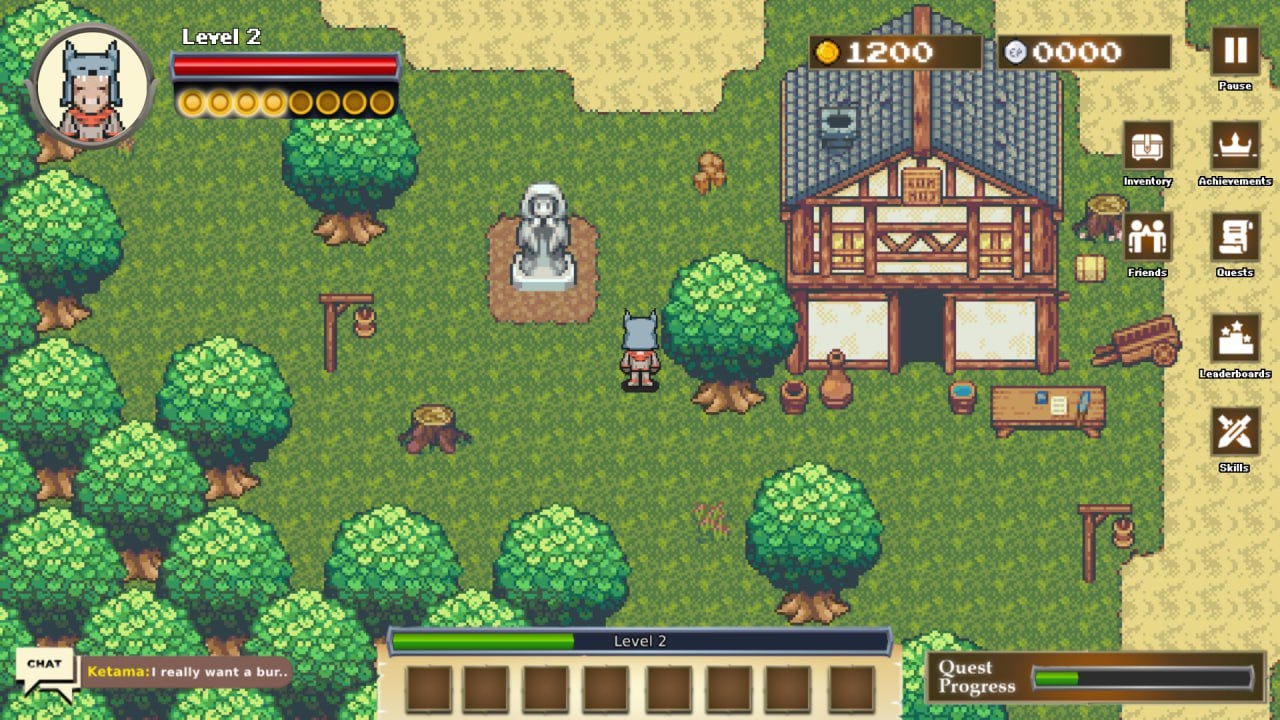
Task: Open the Friends list
Action: point(1147,237)
